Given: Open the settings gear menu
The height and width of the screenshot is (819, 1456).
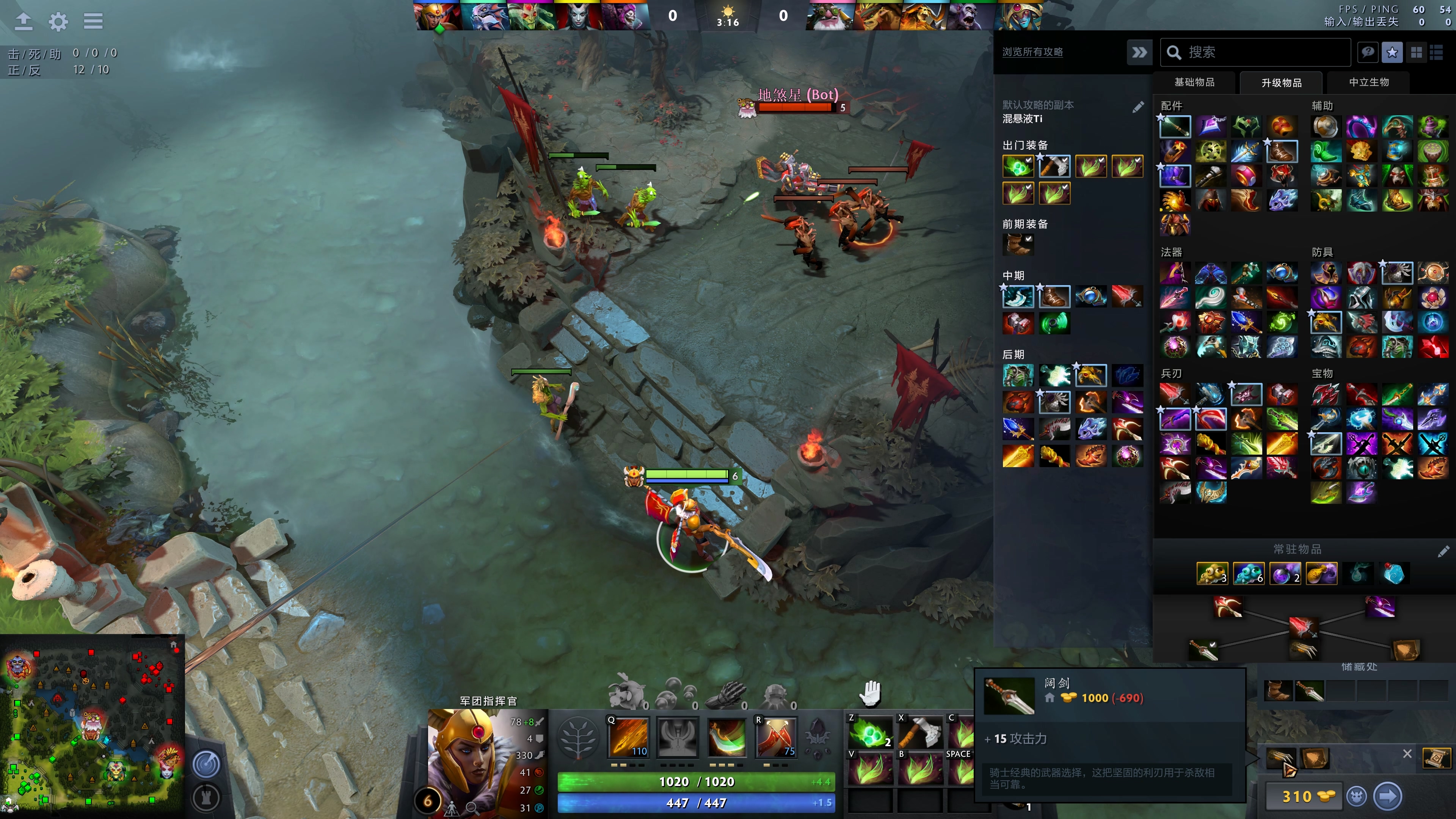Looking at the screenshot, I should 58,22.
